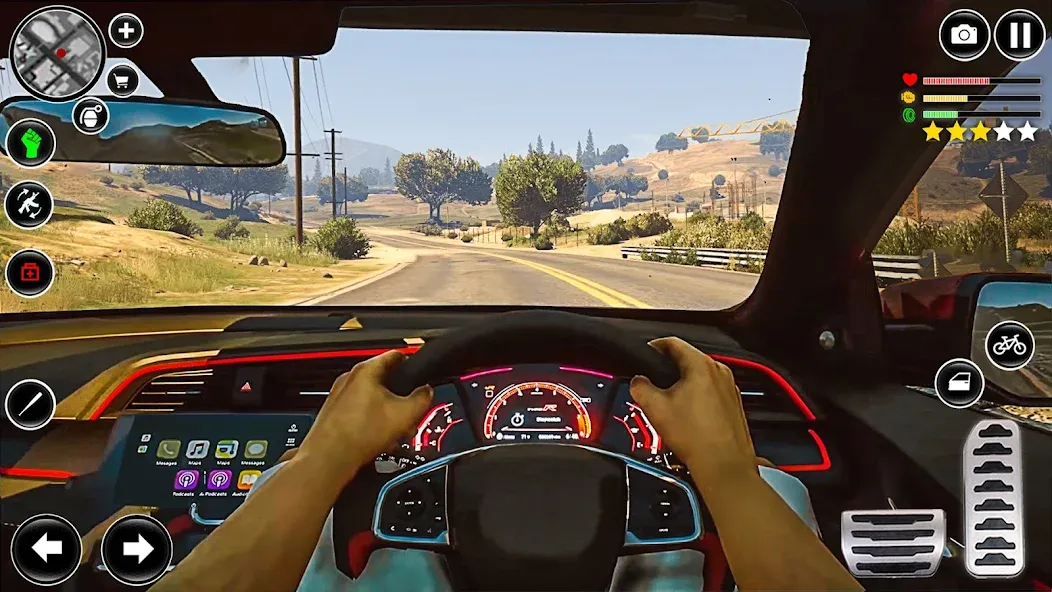Activate the green fist melee button

(30, 142)
